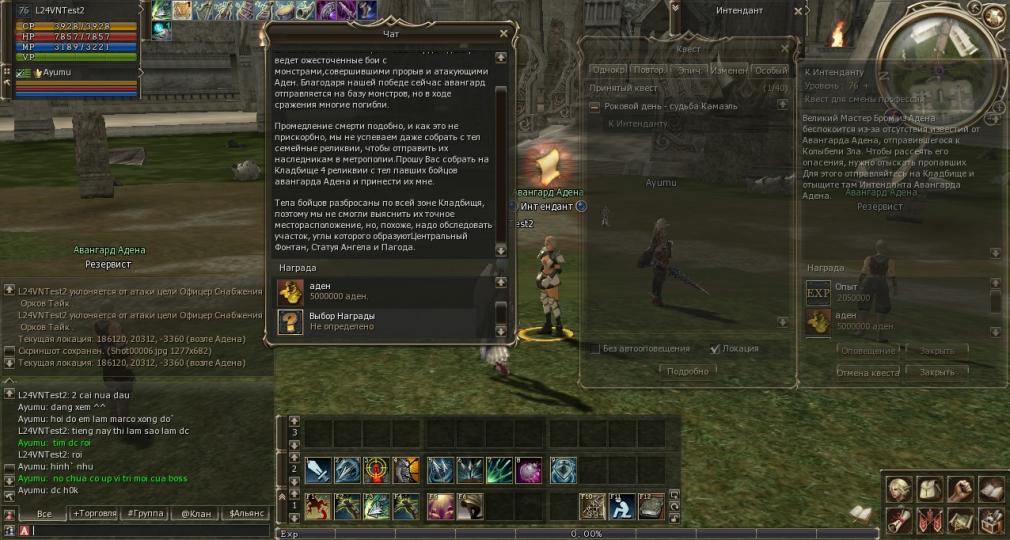Untick the Локация checkbox
The width and height of the screenshot is (1010, 540).
tap(714, 349)
